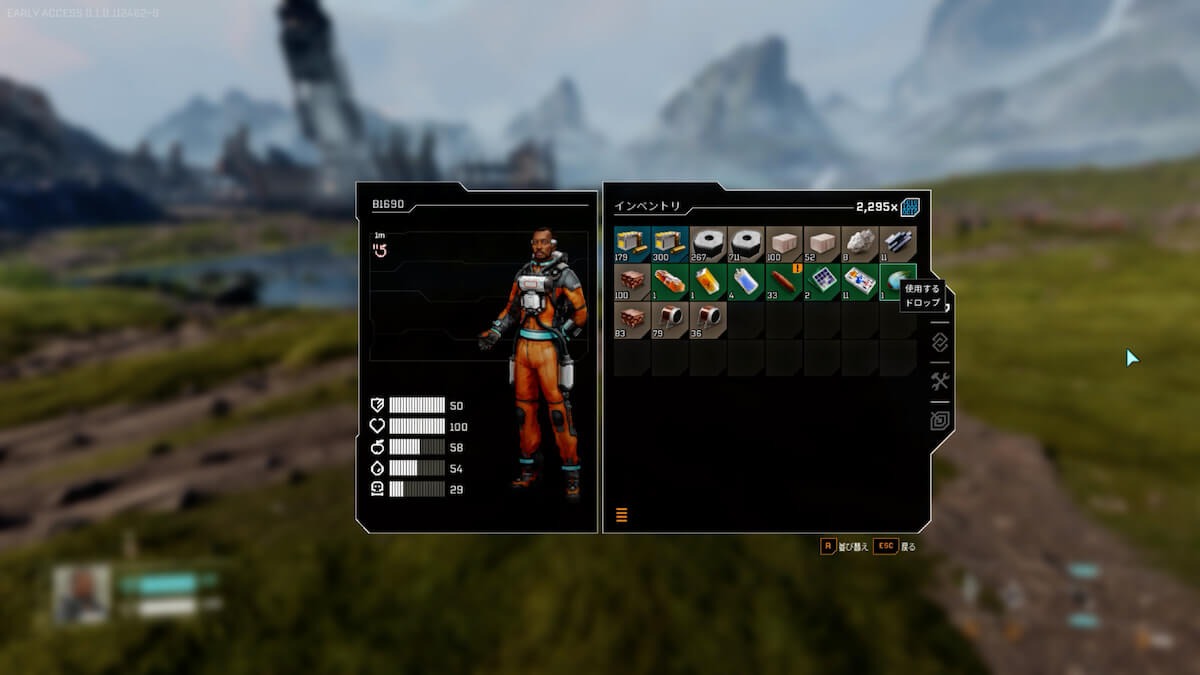Choose 使用する in the item context menu

921,289
